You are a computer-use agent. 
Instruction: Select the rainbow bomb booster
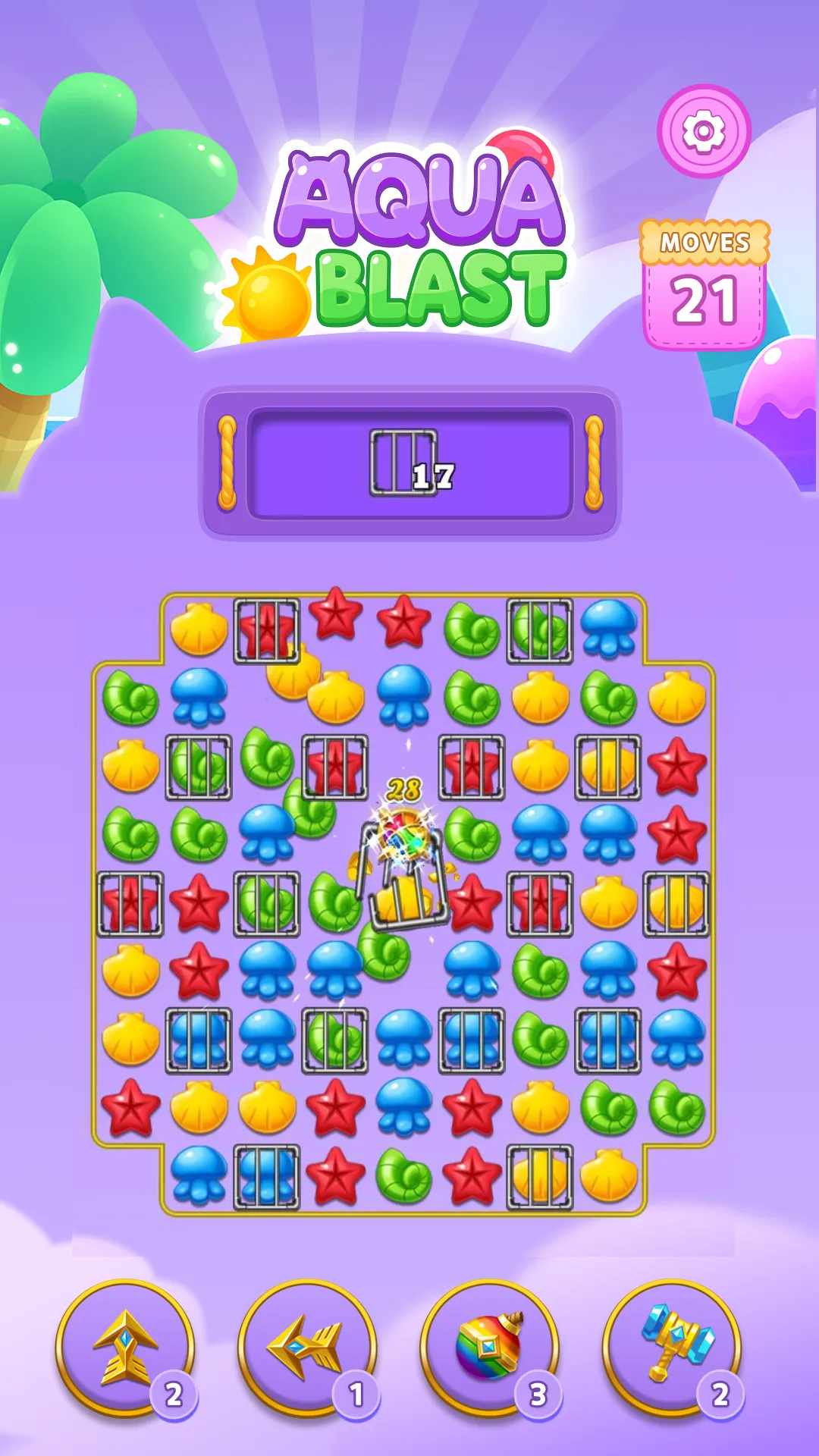tap(489, 1347)
